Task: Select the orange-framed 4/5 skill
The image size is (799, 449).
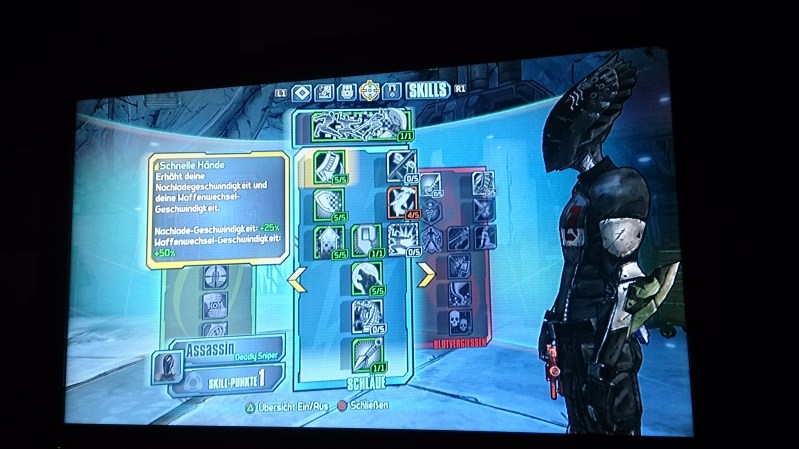Action: [402, 200]
